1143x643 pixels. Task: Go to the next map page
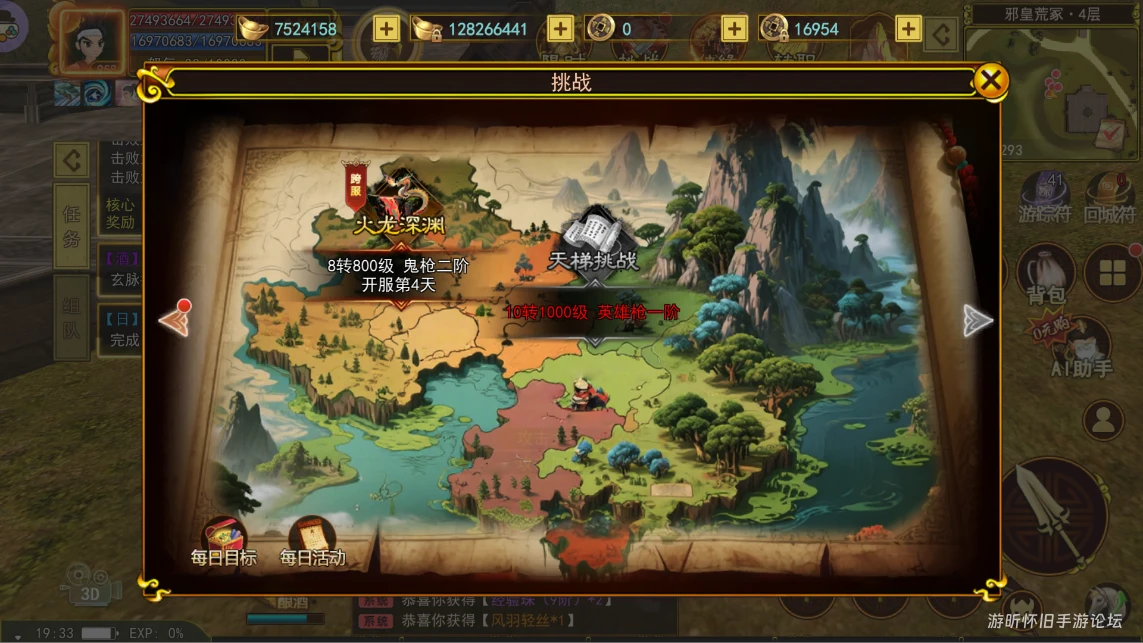coord(977,320)
